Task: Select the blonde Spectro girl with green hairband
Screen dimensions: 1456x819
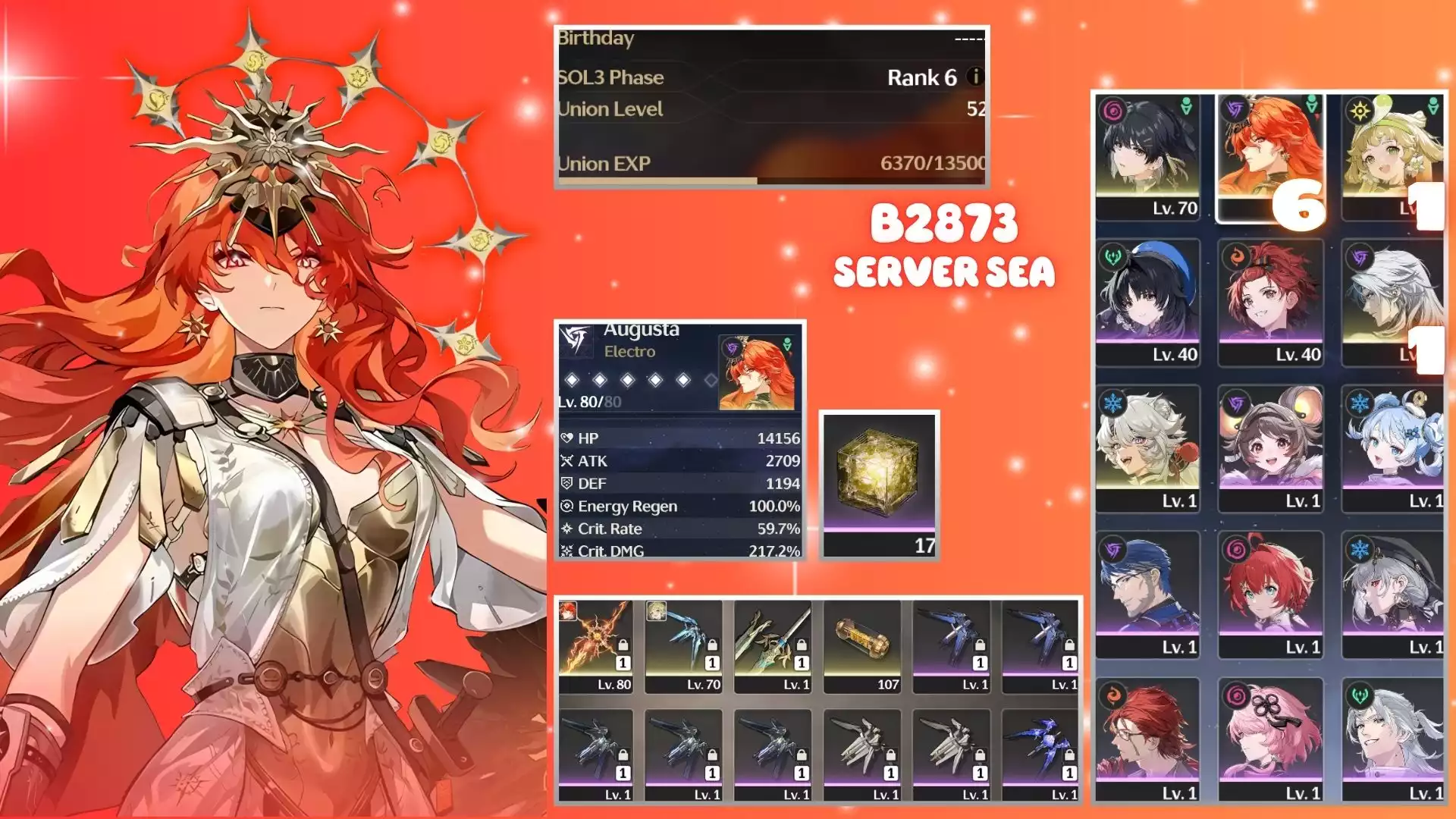Action: (1392, 156)
